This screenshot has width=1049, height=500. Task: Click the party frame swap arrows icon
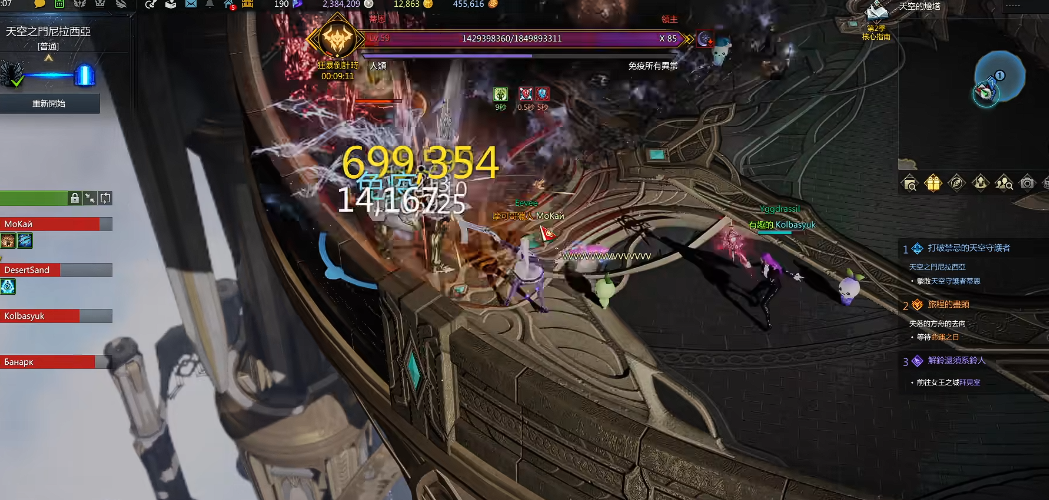tap(106, 198)
